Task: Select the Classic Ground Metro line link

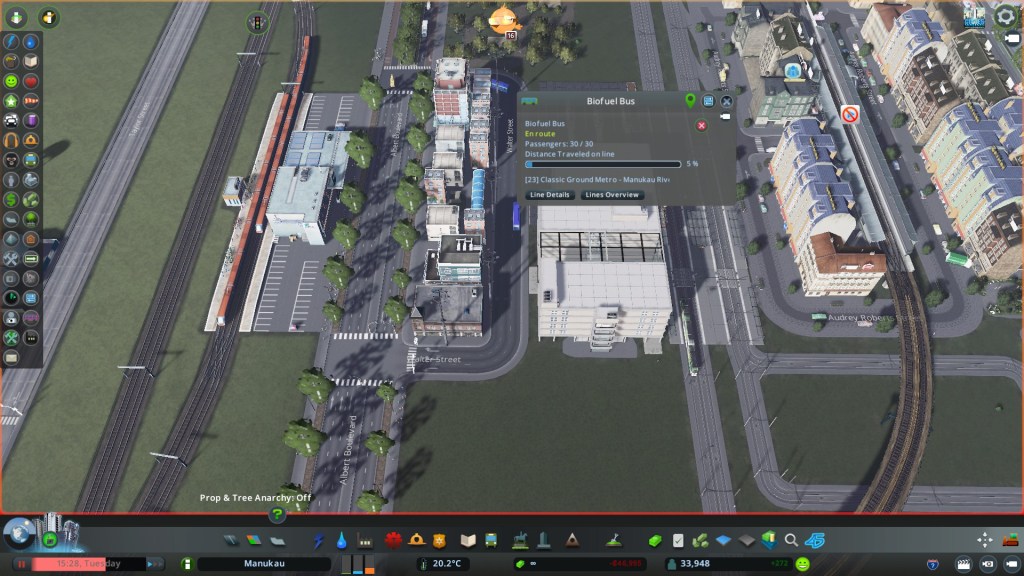Action: point(597,179)
